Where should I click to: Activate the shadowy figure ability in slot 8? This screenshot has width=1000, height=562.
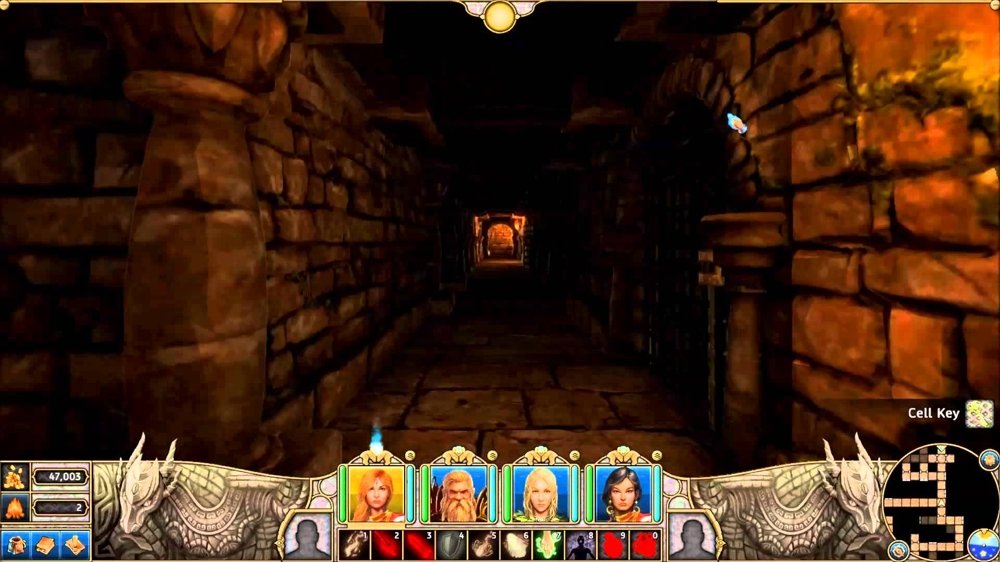(x=581, y=545)
